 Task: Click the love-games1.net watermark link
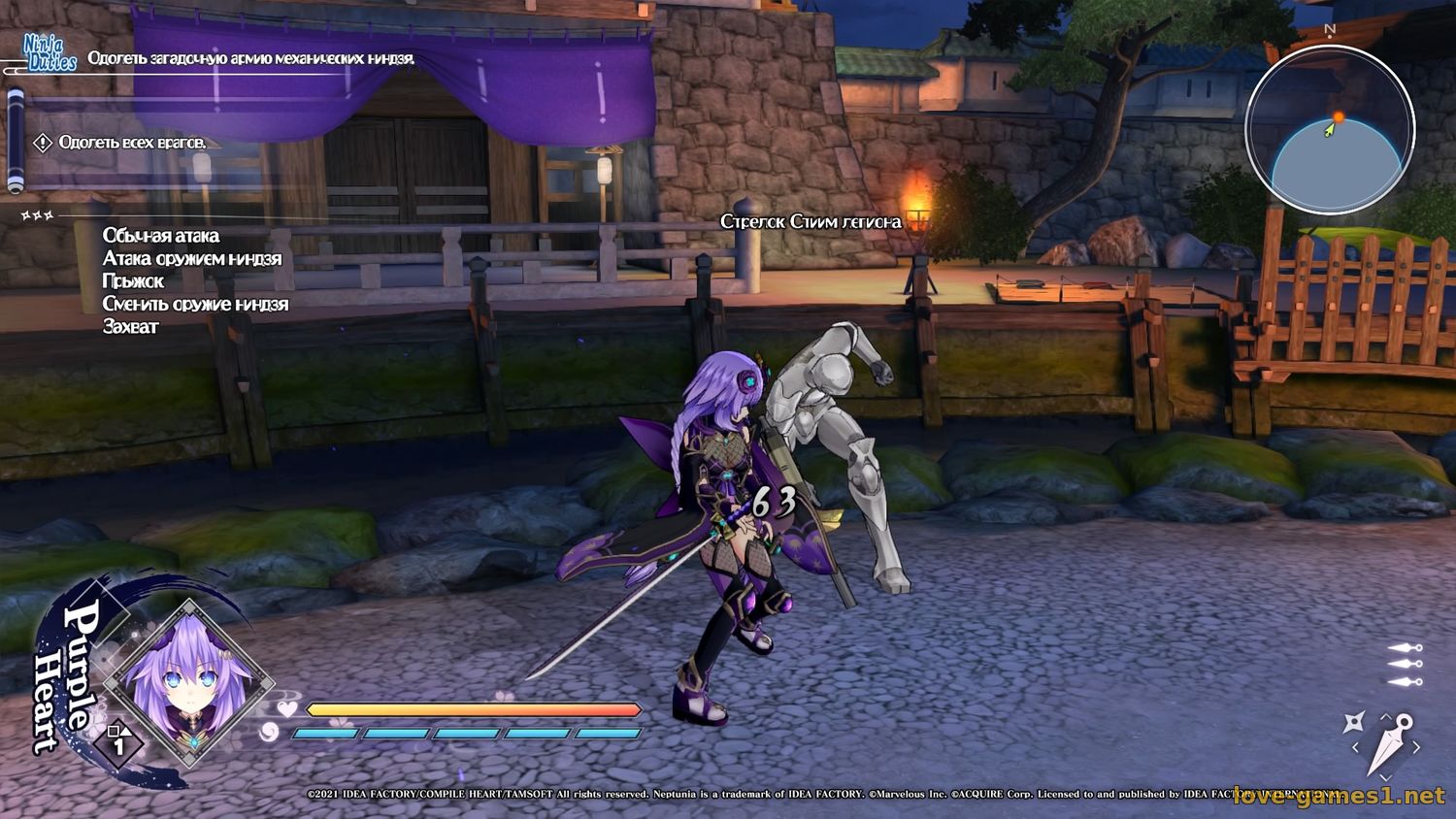point(1339,796)
